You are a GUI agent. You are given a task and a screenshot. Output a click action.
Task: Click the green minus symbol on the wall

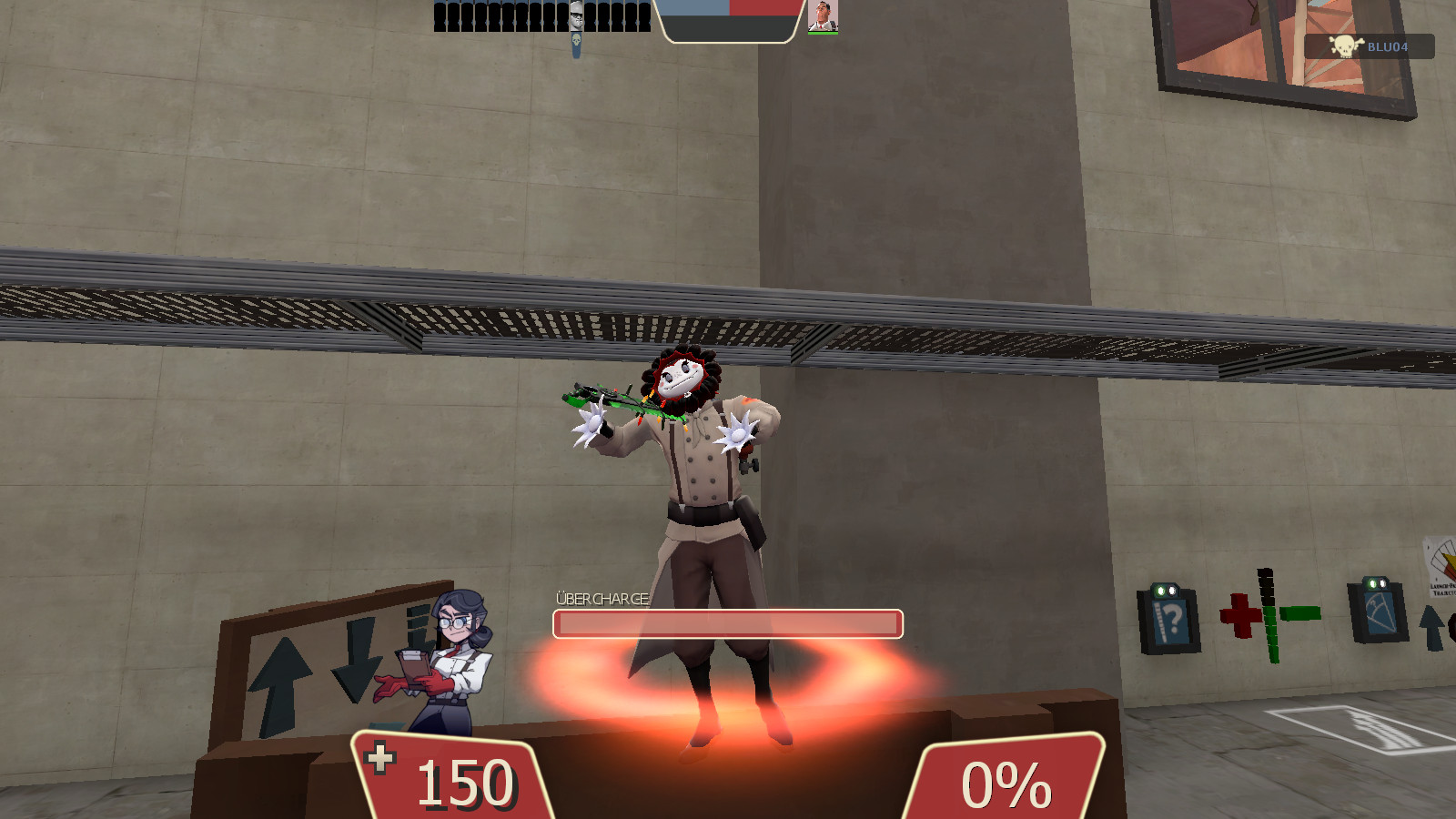tap(1300, 613)
